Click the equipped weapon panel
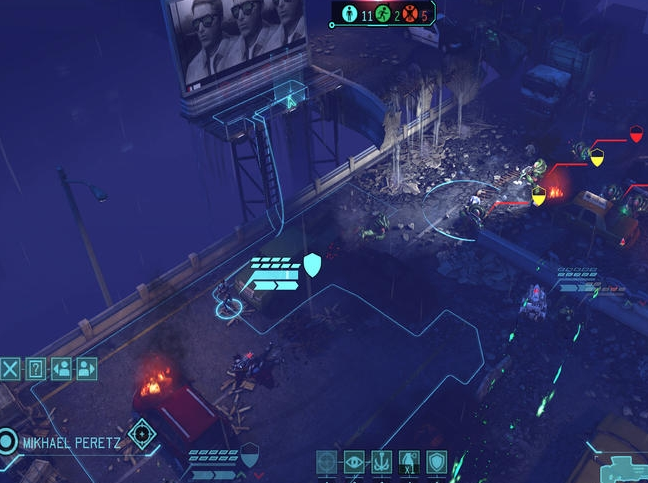The height and width of the screenshot is (483, 648). tap(616, 468)
